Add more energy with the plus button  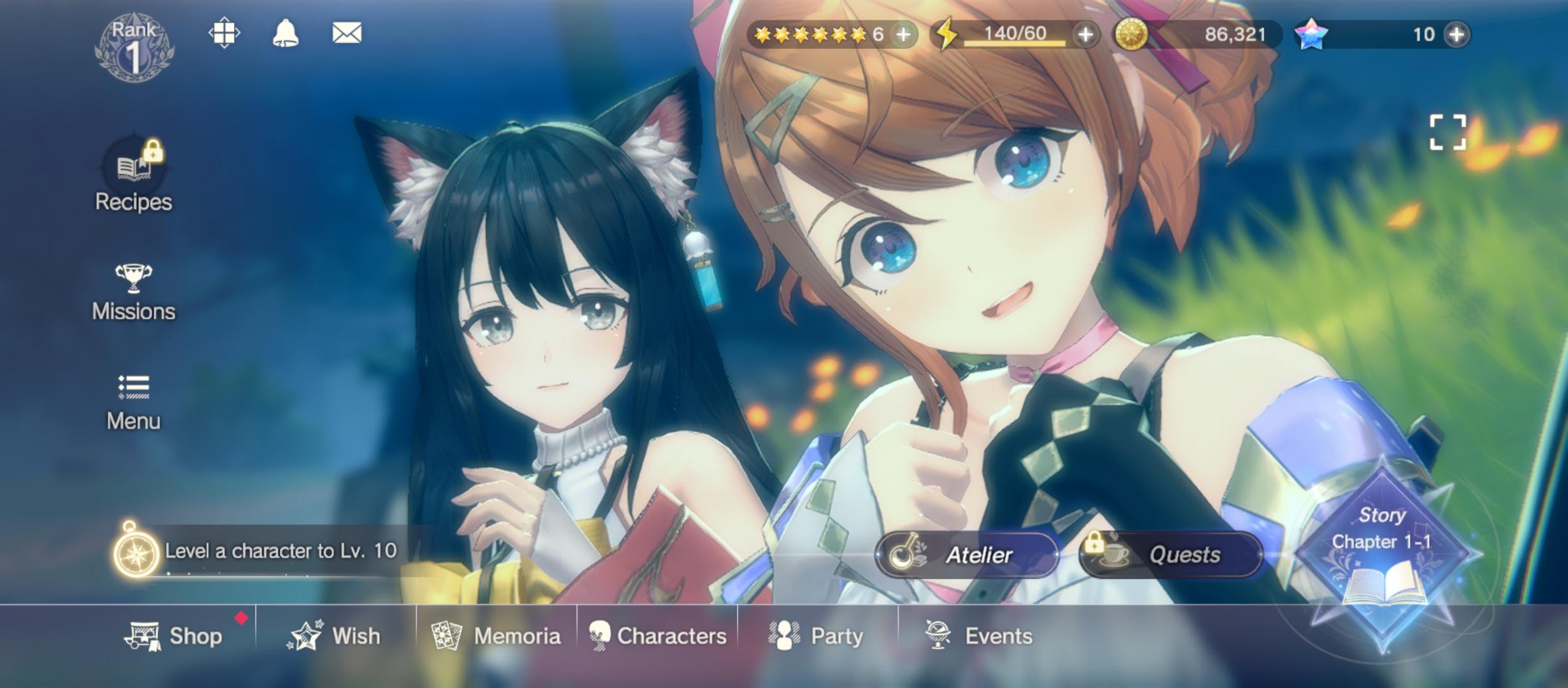tap(1085, 34)
